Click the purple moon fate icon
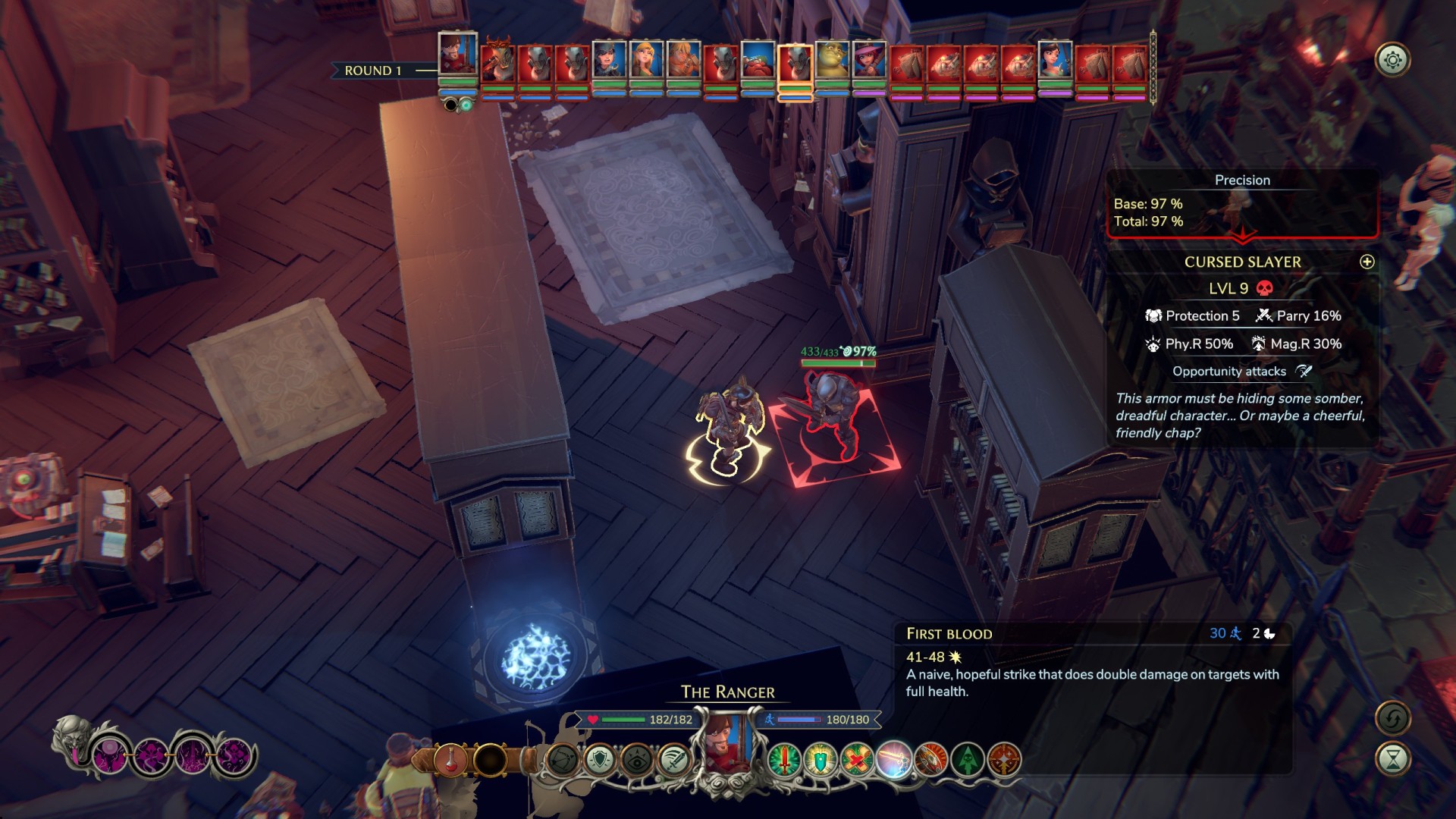 click(x=110, y=756)
